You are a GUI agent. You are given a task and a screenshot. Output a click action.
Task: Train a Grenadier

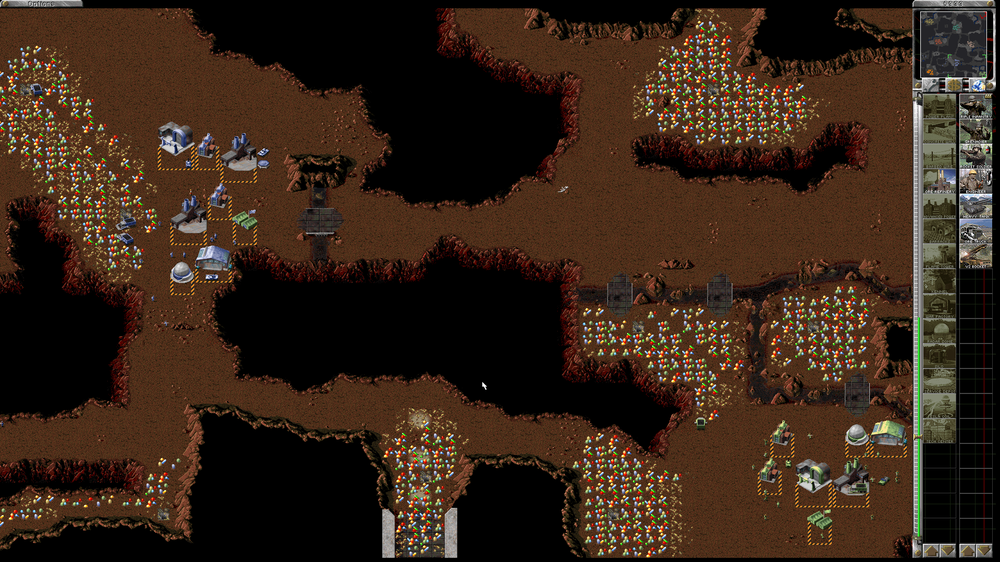[x=976, y=131]
